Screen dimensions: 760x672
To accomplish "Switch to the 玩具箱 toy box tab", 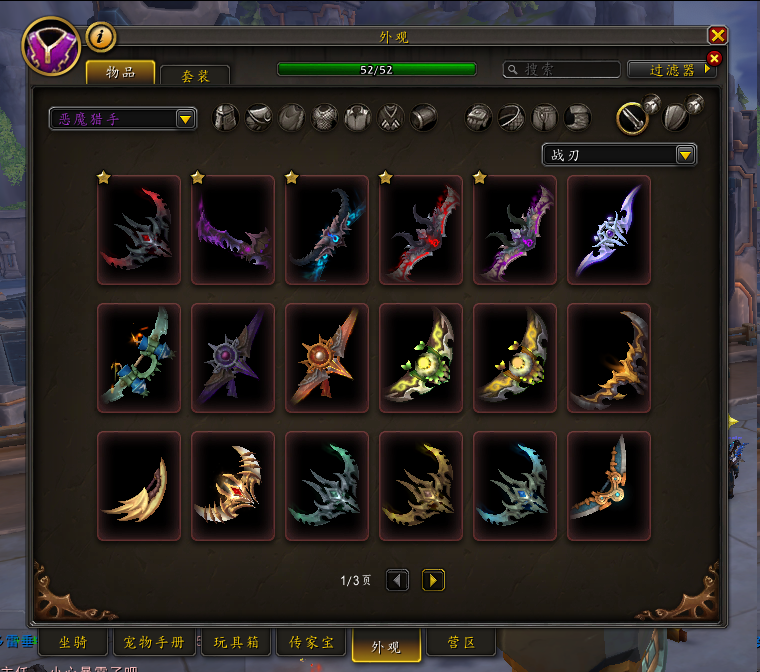I will (x=238, y=643).
